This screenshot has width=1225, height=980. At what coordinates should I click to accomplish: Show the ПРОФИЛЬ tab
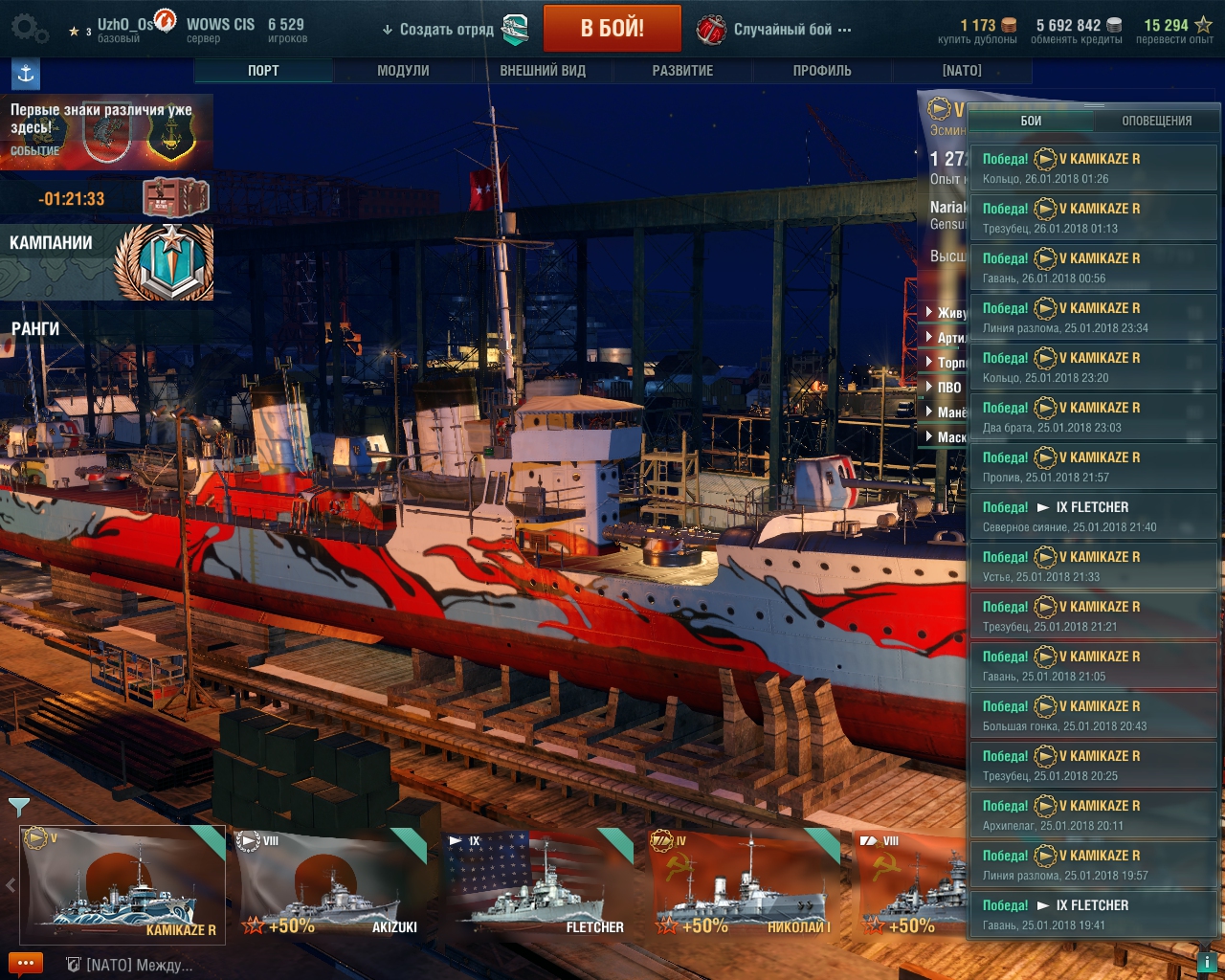pyautogui.click(x=822, y=71)
